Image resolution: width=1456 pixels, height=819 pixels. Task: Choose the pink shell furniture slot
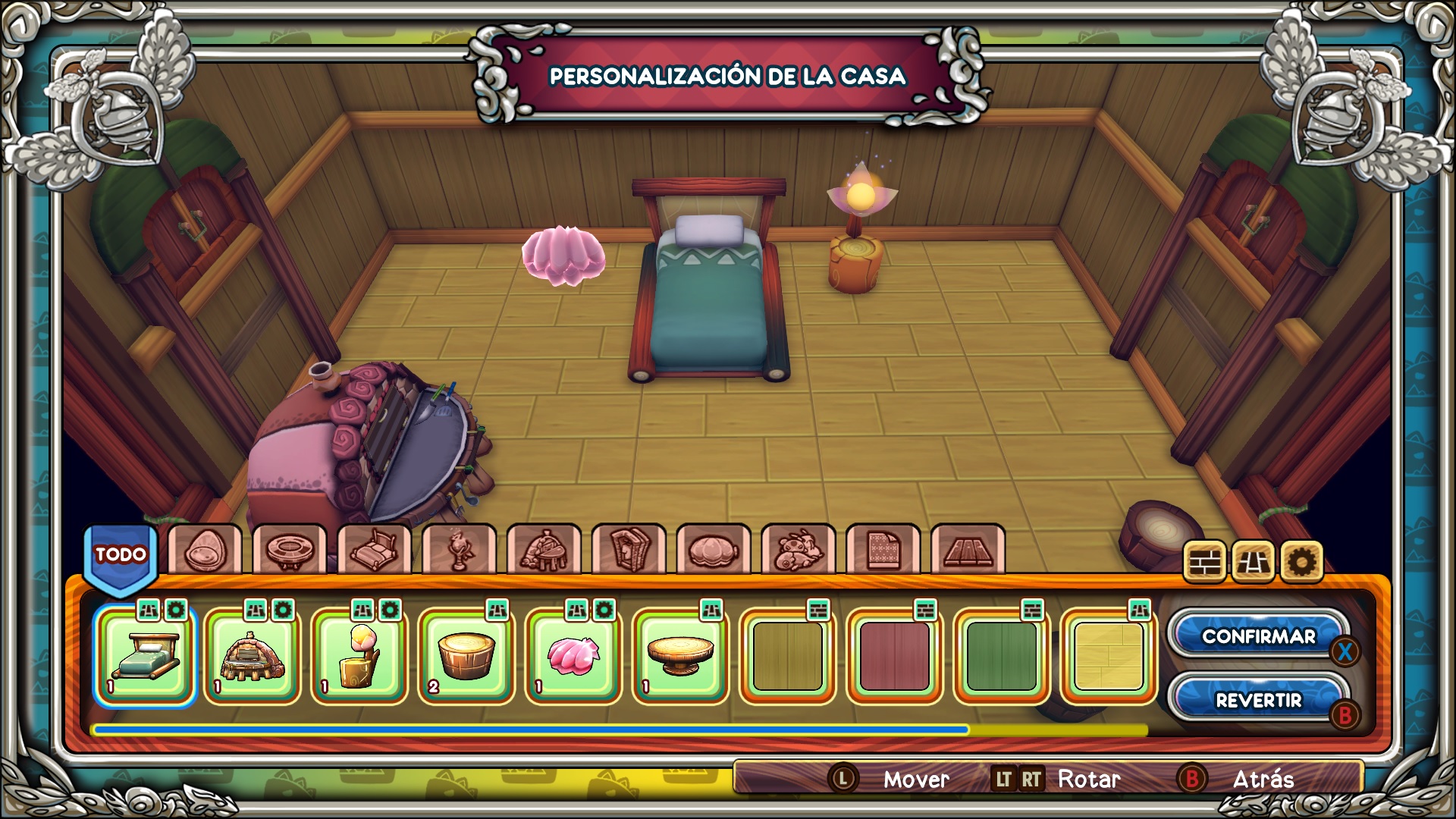573,657
